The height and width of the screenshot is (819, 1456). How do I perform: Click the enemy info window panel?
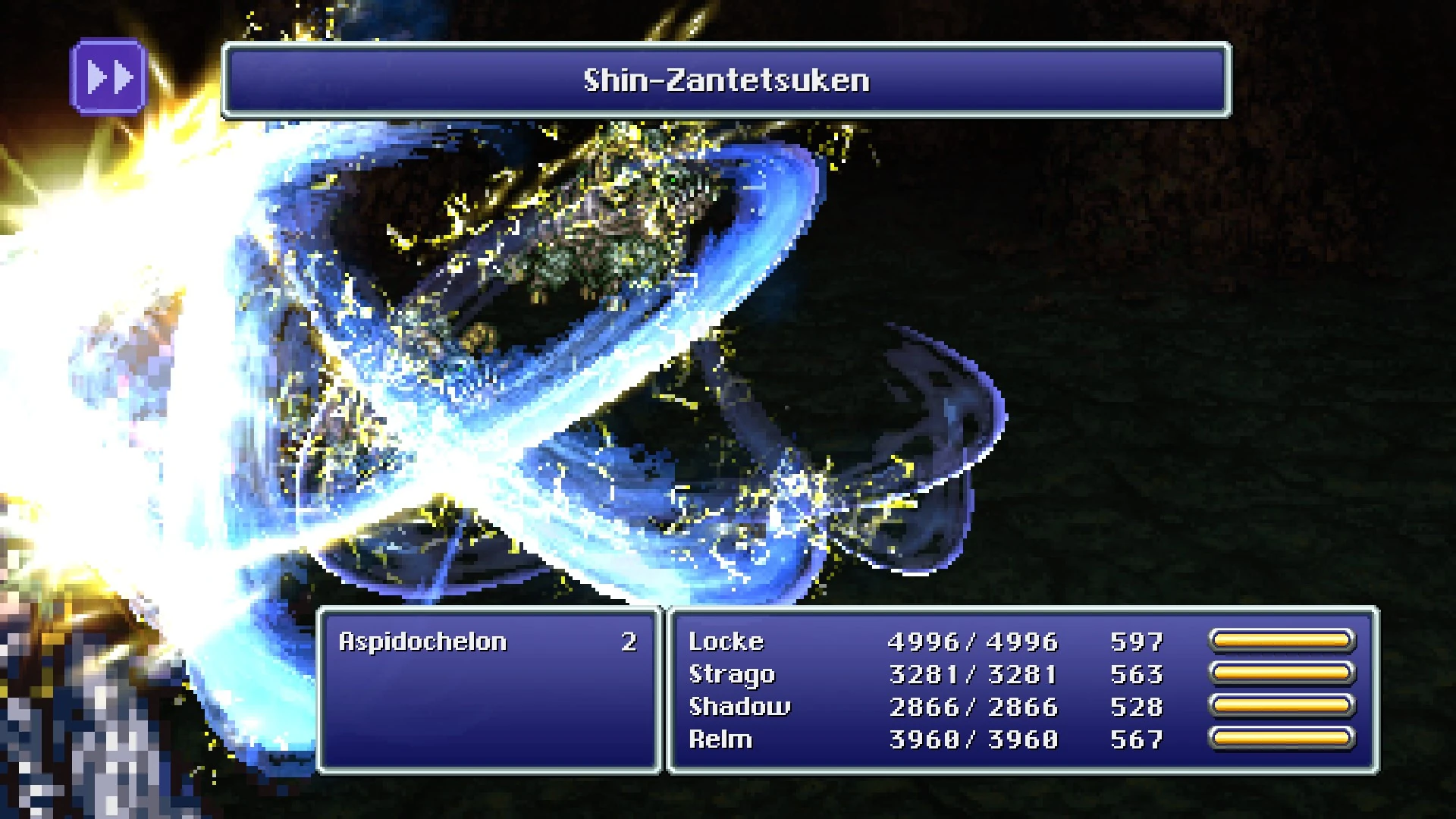pos(489,698)
